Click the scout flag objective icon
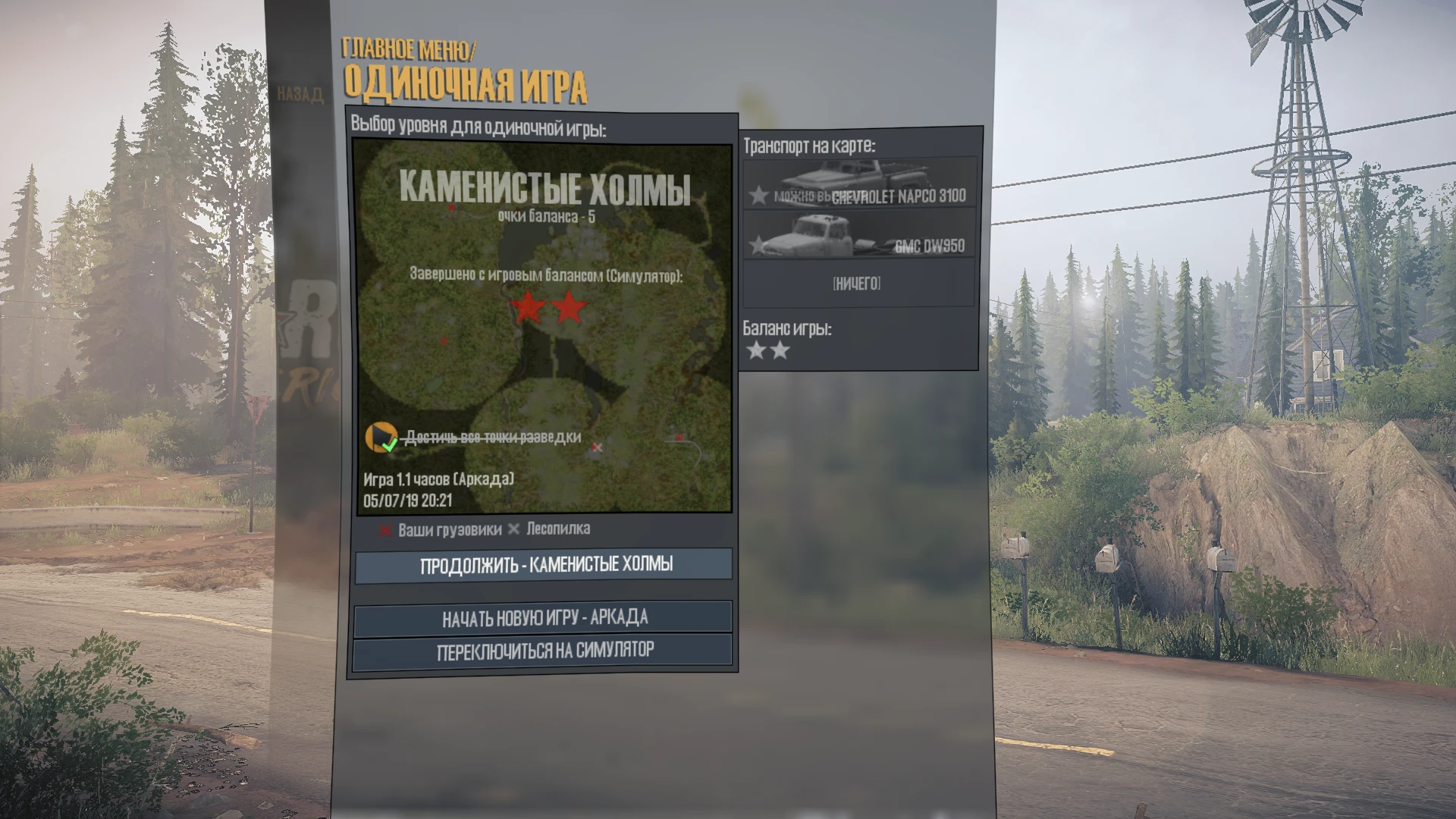The height and width of the screenshot is (819, 1456). (383, 438)
